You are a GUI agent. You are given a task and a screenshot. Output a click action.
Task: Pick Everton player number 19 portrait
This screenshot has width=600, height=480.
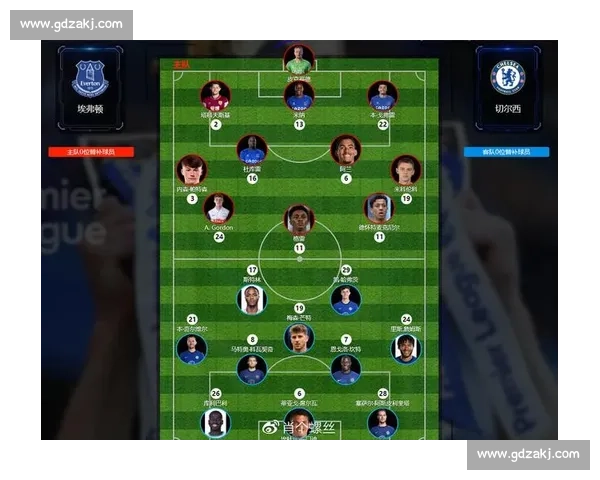405,170
